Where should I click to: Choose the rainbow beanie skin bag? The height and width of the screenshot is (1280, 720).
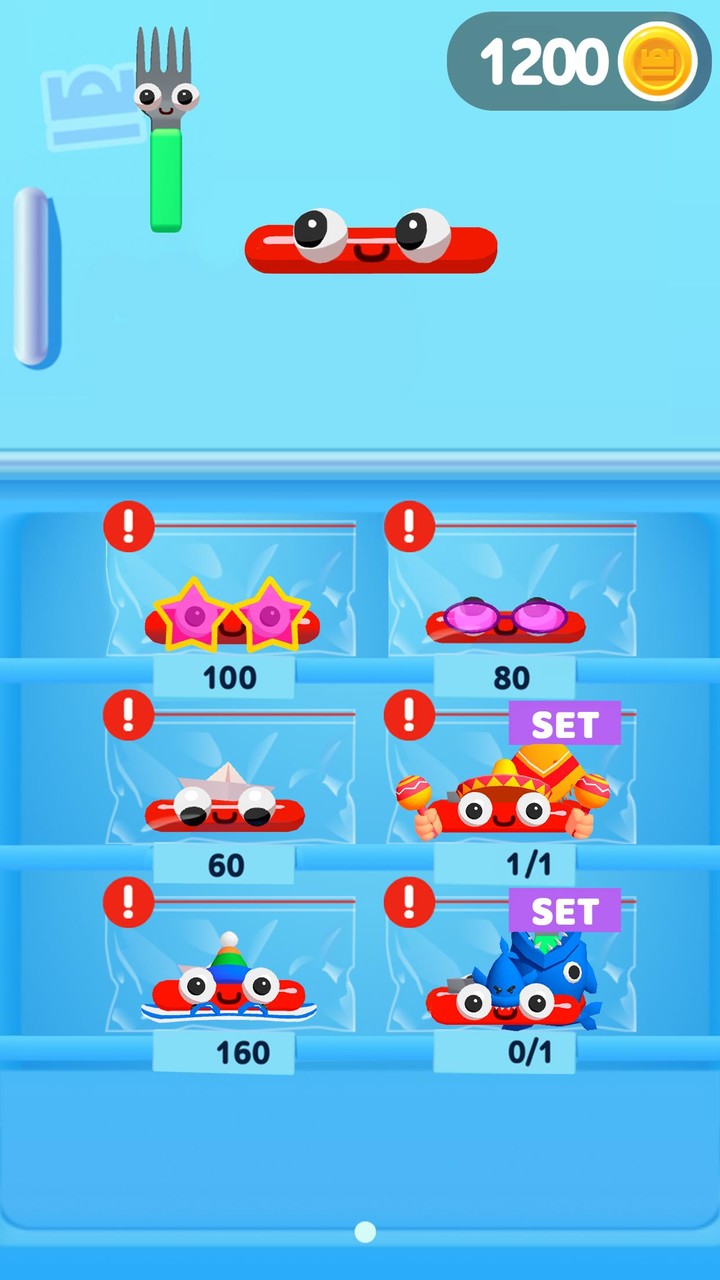click(x=231, y=968)
